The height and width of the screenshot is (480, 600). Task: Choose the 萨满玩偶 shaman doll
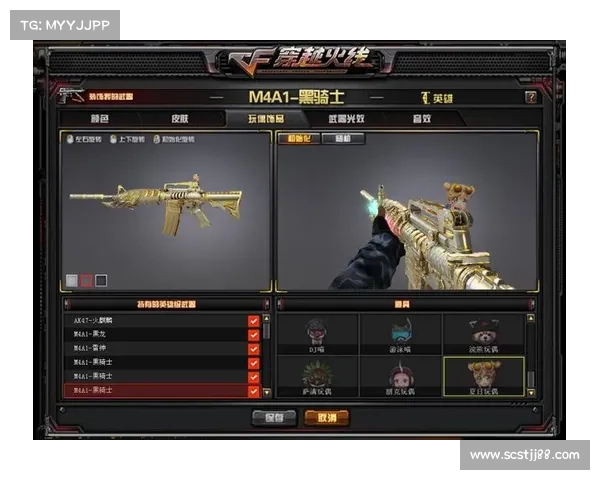click(x=319, y=376)
